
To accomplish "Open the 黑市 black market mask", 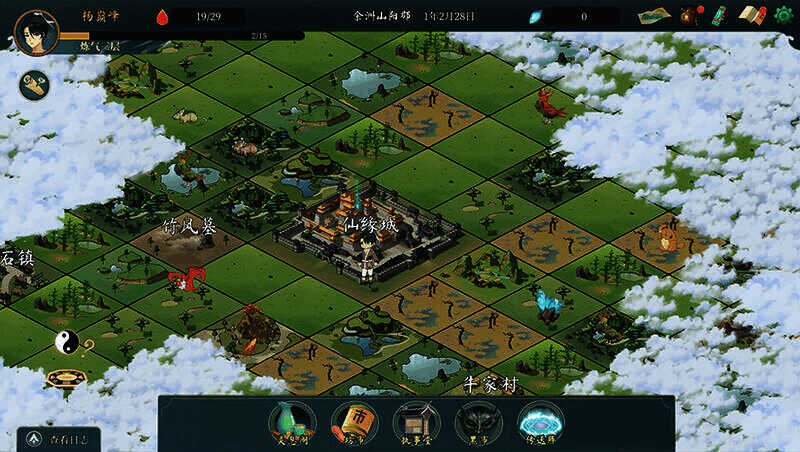I will point(478,421).
